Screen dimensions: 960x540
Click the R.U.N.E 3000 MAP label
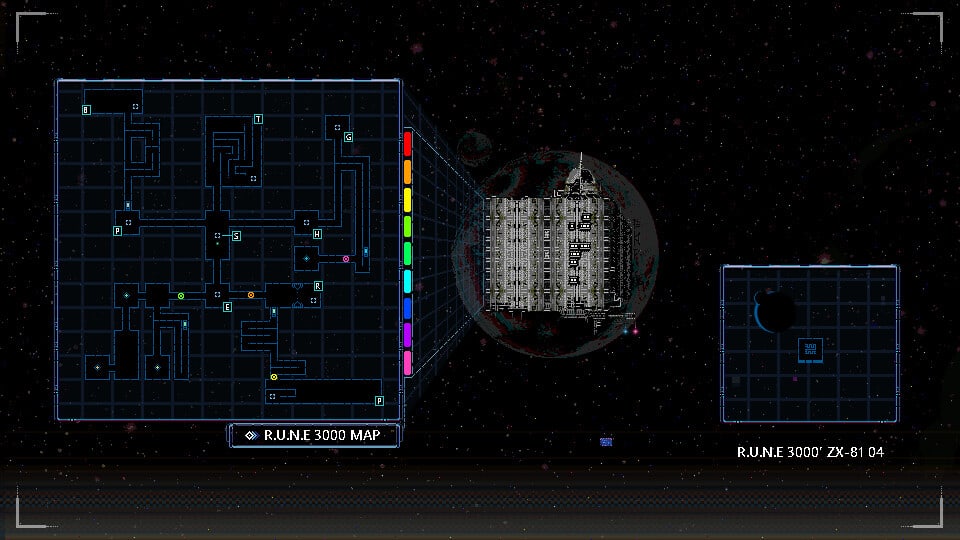[x=314, y=436]
